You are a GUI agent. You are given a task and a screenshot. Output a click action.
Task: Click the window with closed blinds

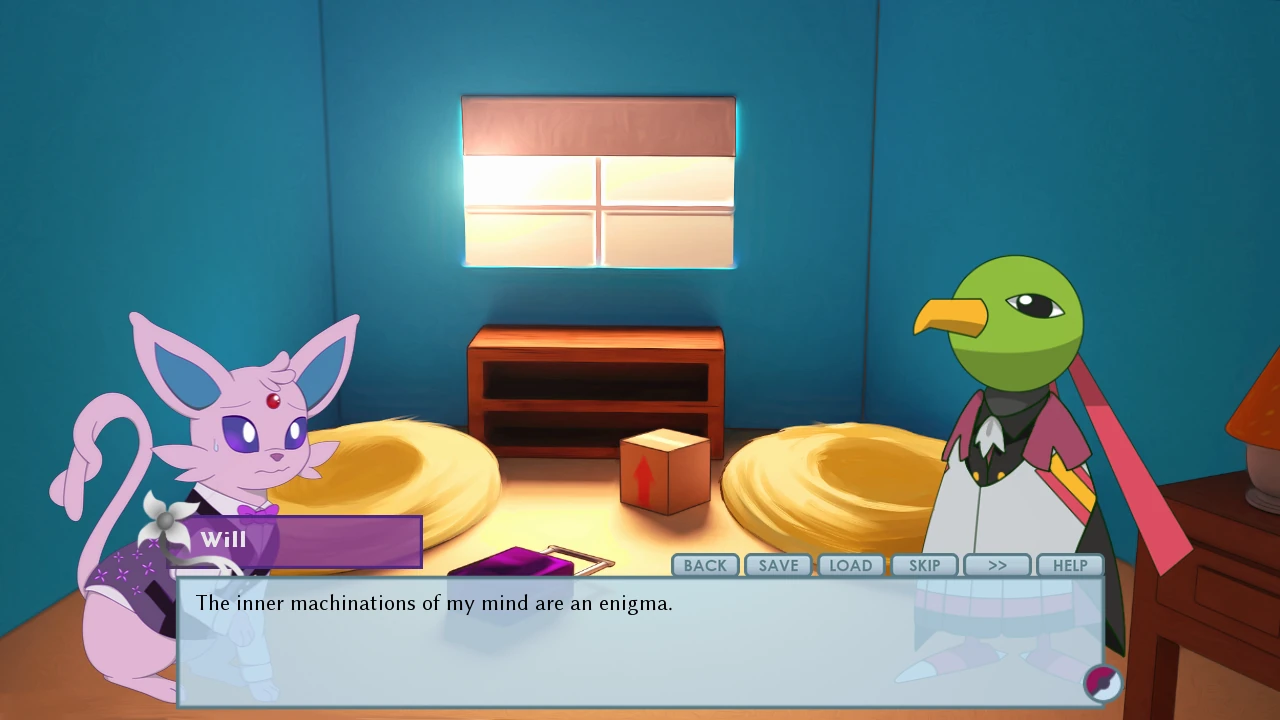(x=598, y=180)
